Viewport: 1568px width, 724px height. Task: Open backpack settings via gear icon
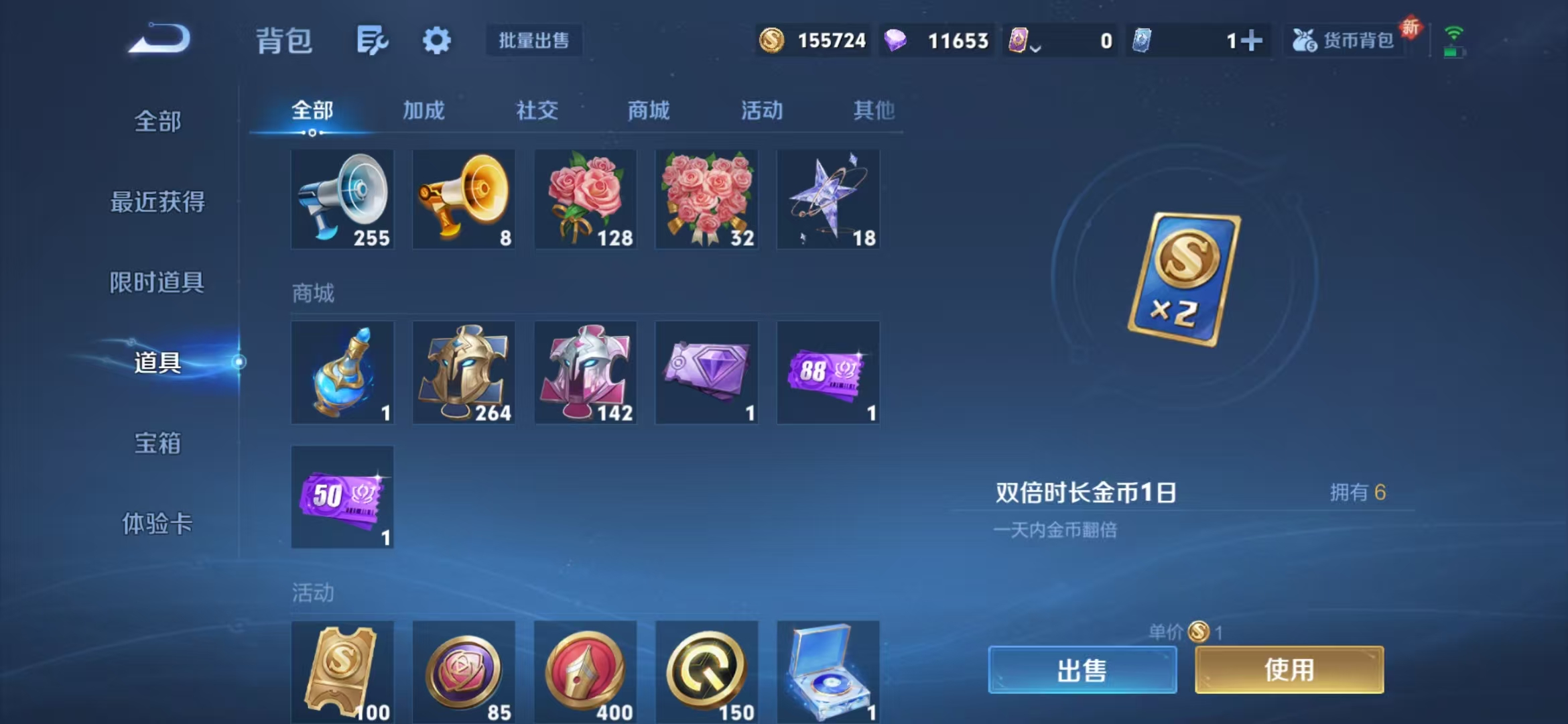click(x=437, y=40)
